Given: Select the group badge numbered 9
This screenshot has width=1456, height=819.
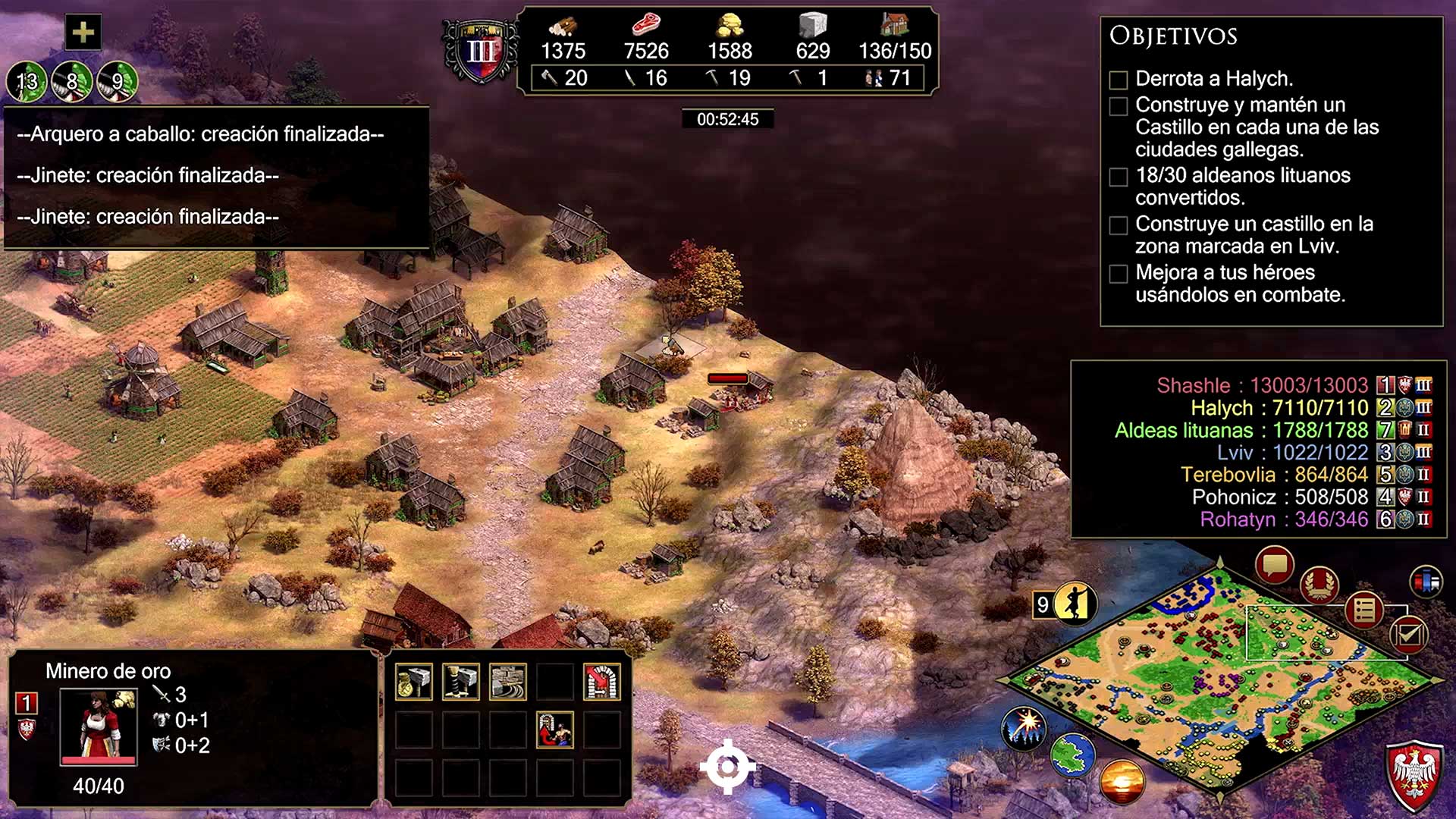Looking at the screenshot, I should click(118, 81).
